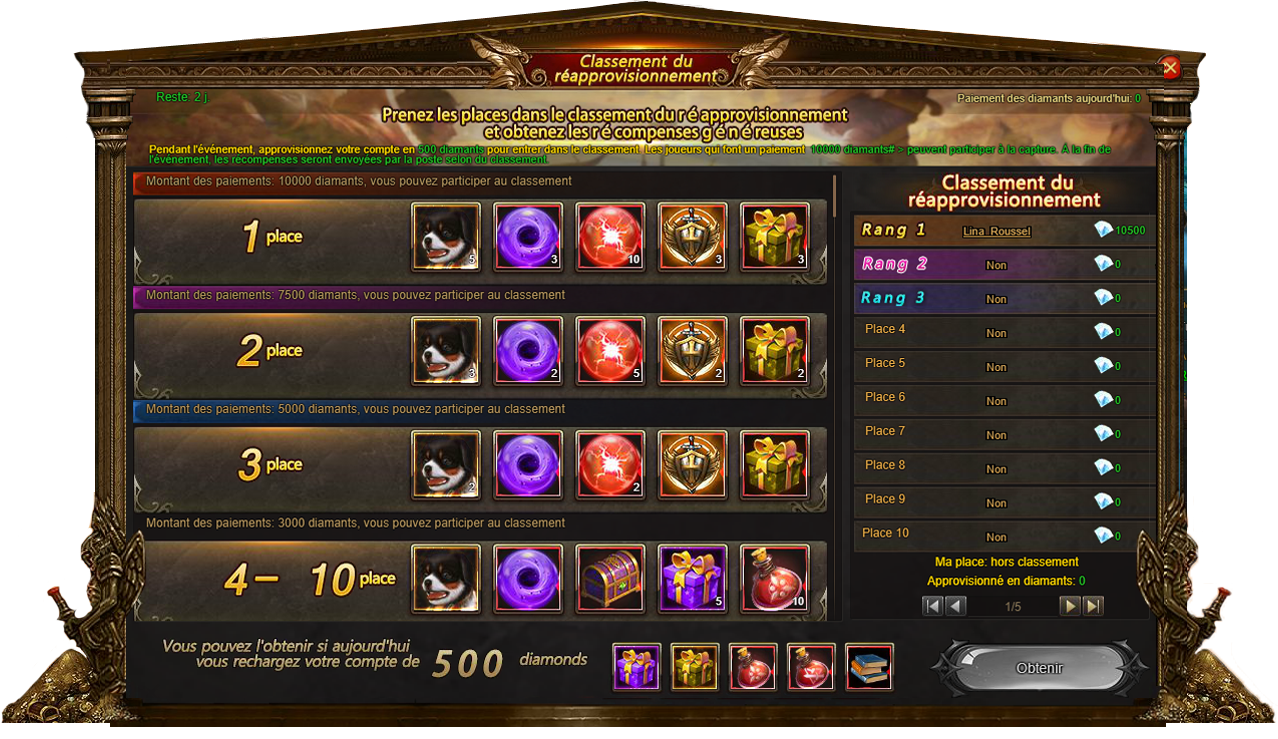The height and width of the screenshot is (739, 1278).
Task: Jump to the last ranking page
Action: (x=1093, y=606)
